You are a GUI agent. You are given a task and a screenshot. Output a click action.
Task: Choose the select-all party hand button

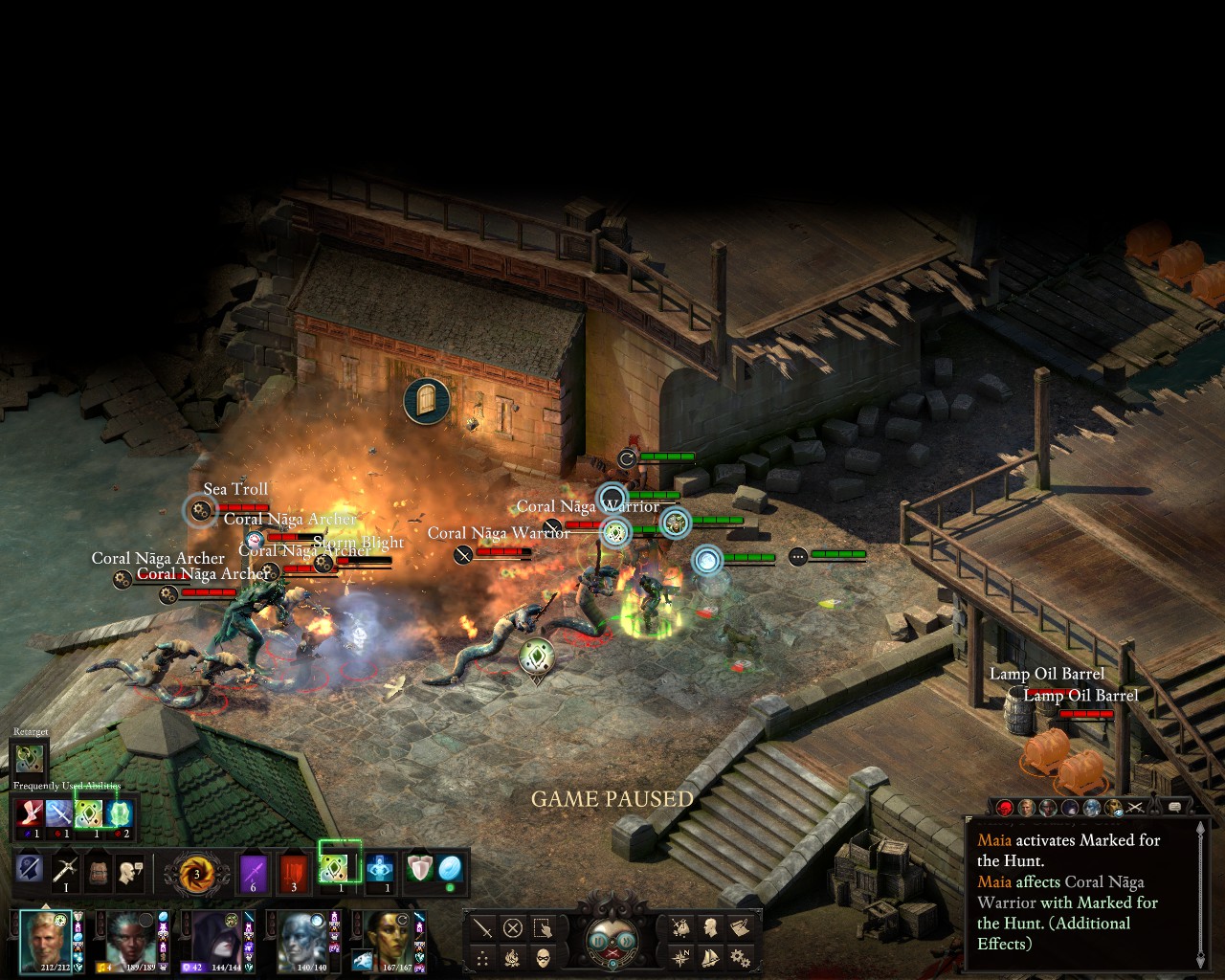[x=543, y=927]
